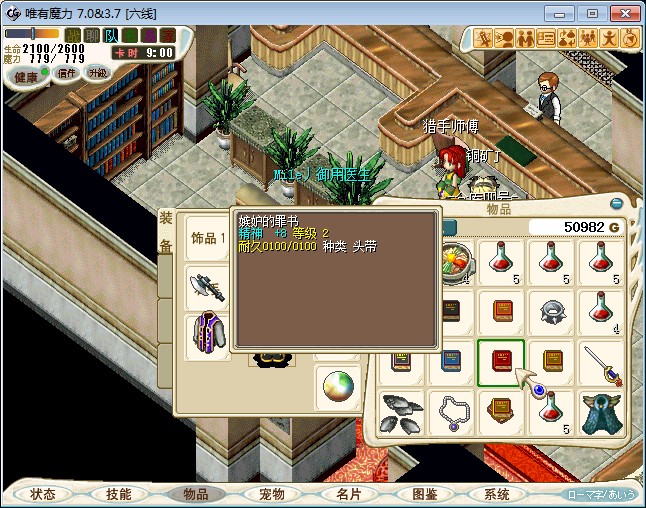Open the 名片 name card menu
The width and height of the screenshot is (646, 508).
pos(347,494)
